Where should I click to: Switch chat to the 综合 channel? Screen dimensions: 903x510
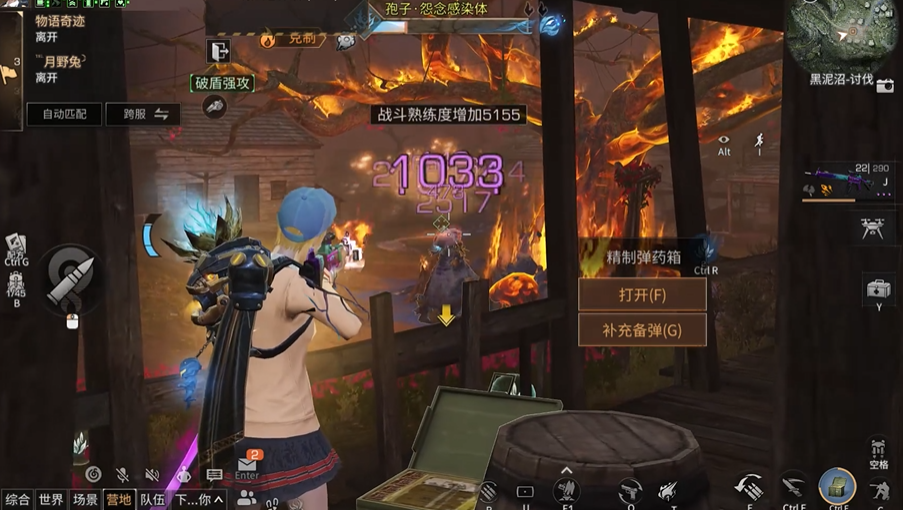pyautogui.click(x=17, y=499)
